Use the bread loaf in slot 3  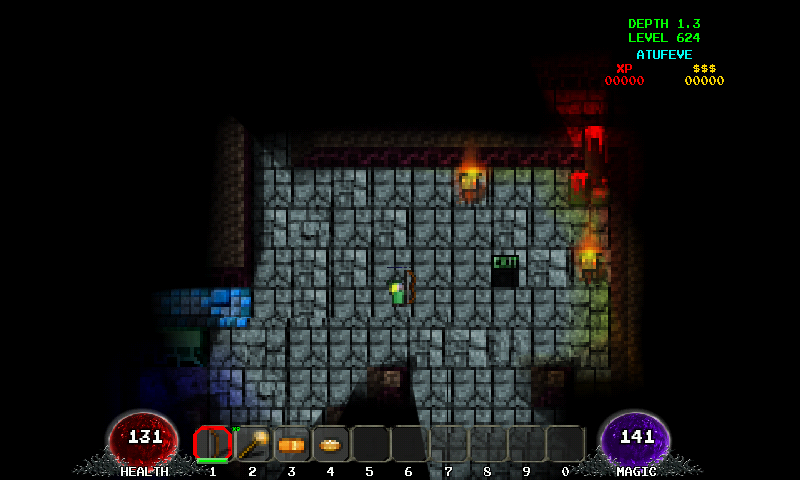291,443
